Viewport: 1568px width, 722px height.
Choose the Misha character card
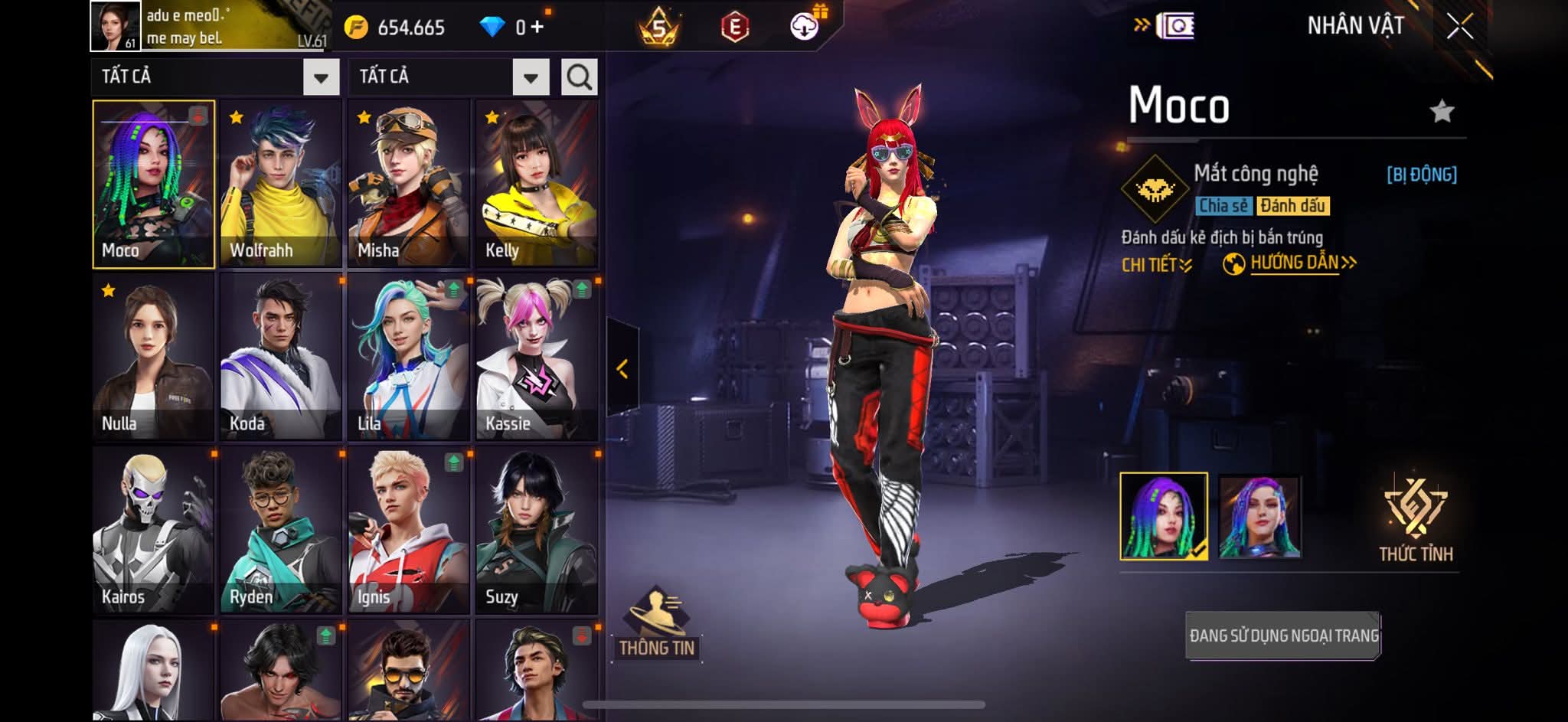point(409,184)
